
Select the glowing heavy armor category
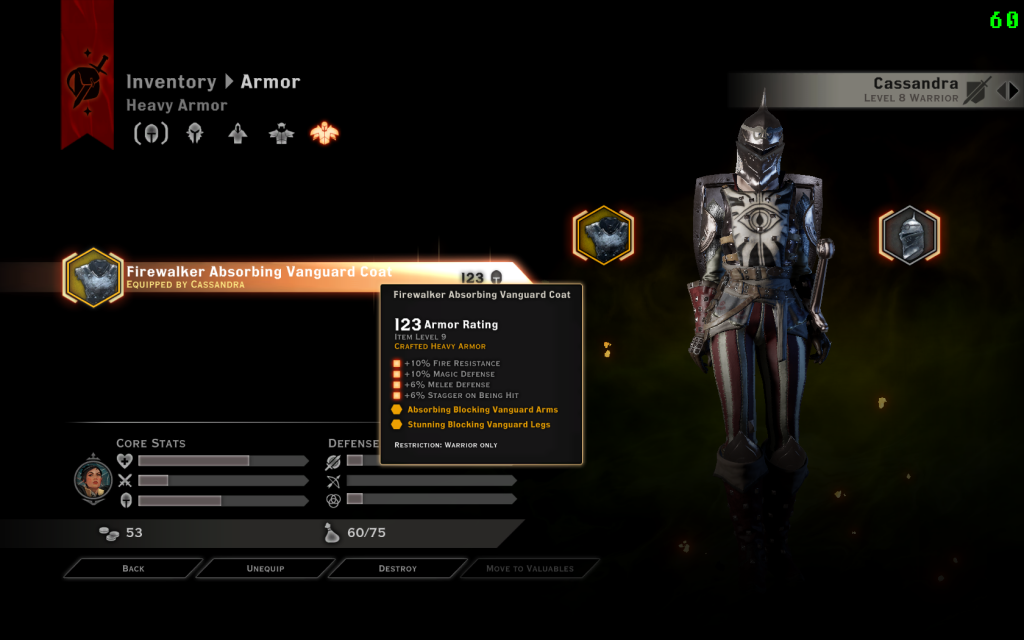(x=325, y=133)
